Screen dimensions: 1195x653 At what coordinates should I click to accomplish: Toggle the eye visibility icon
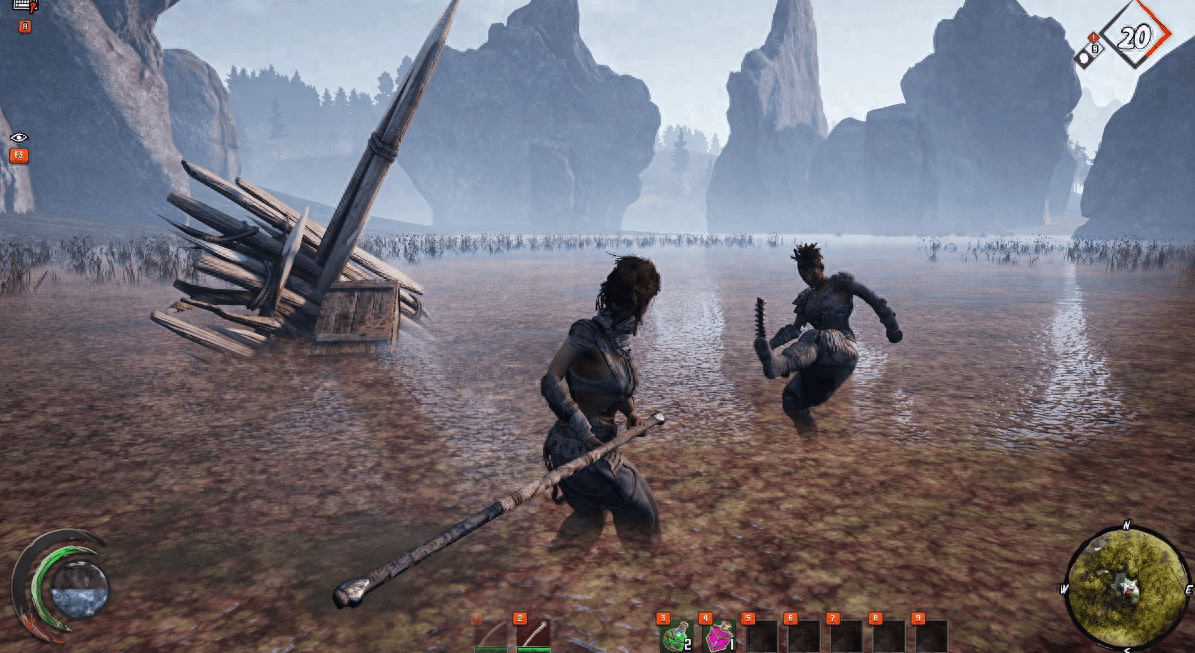point(19,138)
